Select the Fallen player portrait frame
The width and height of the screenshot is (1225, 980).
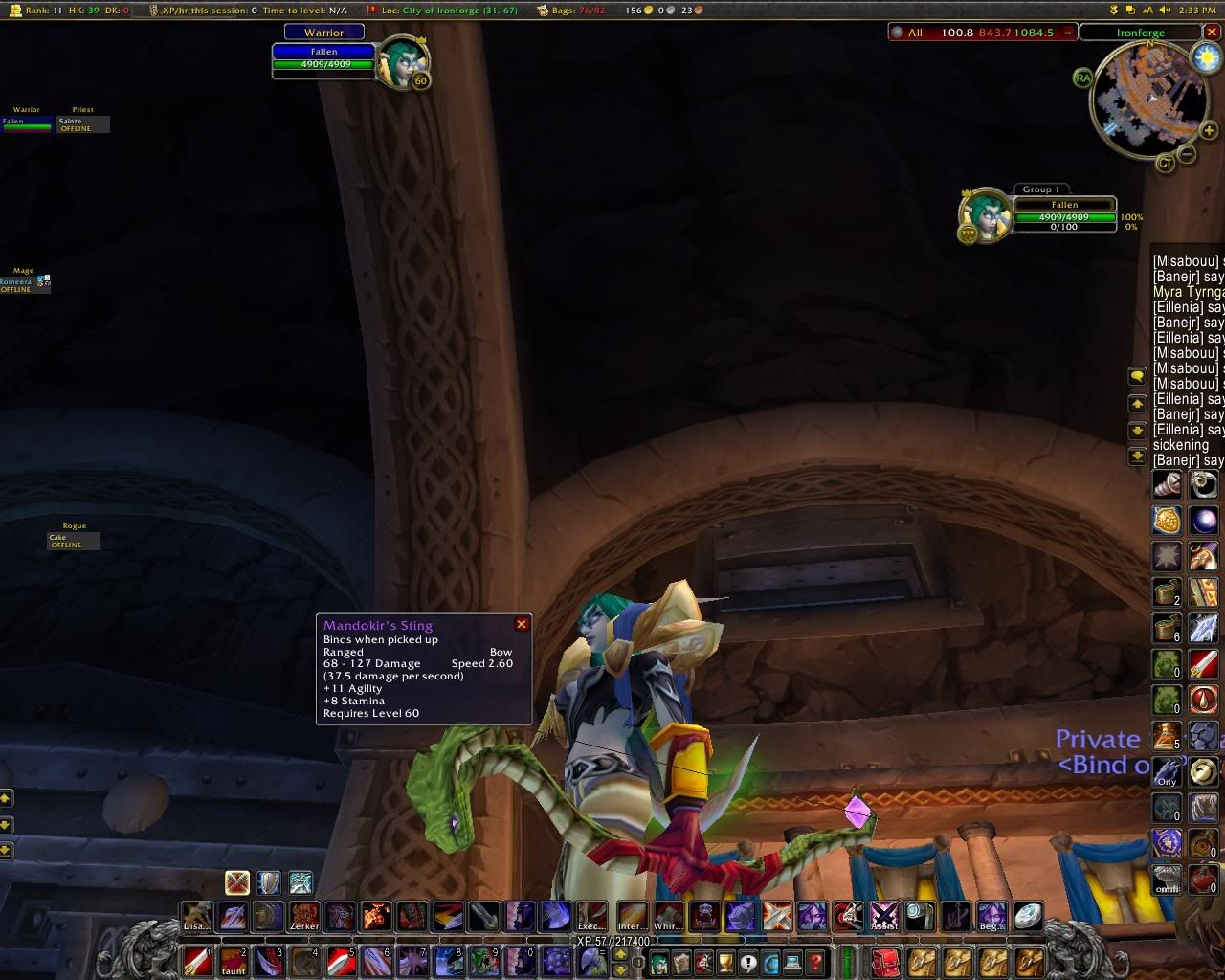395,61
